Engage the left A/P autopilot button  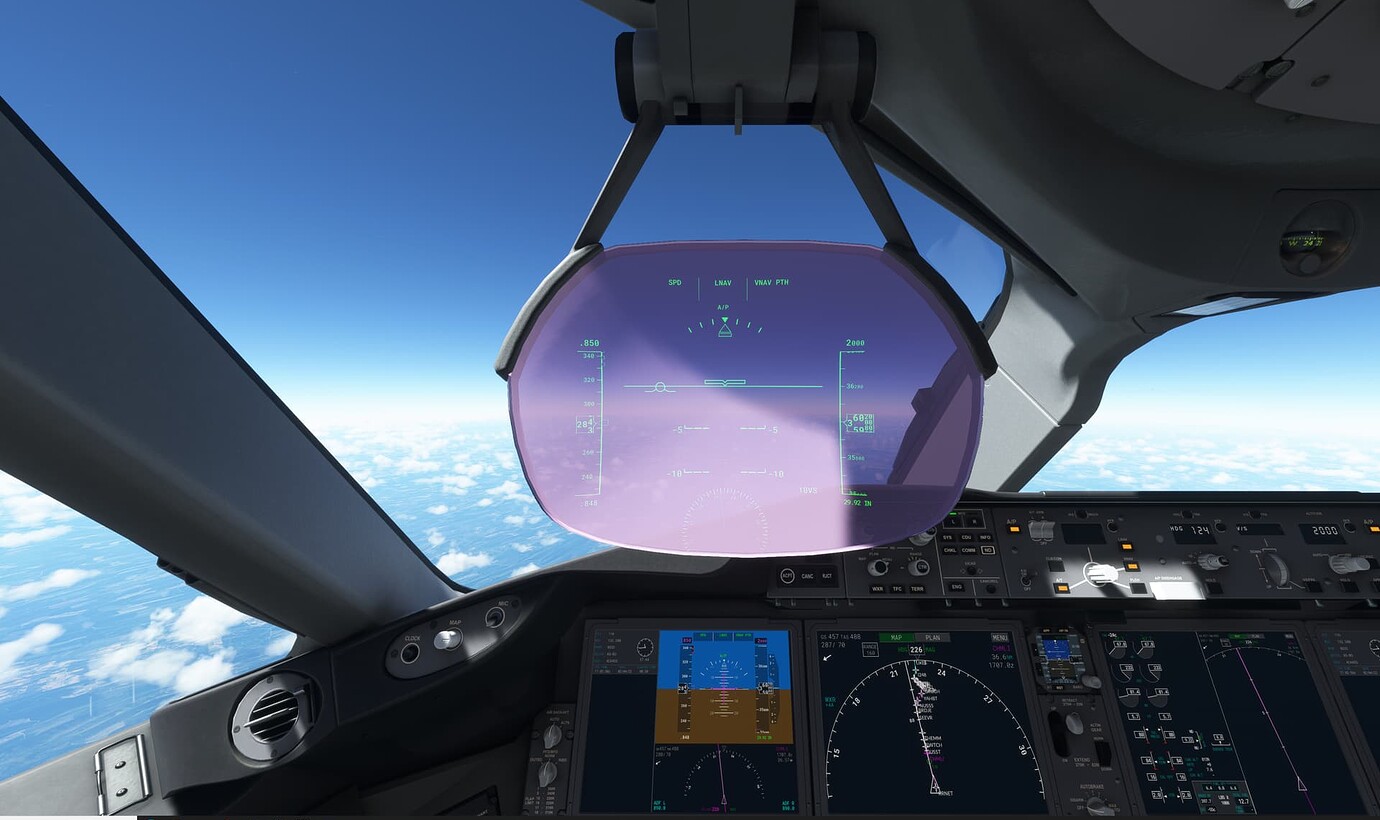(x=1014, y=528)
